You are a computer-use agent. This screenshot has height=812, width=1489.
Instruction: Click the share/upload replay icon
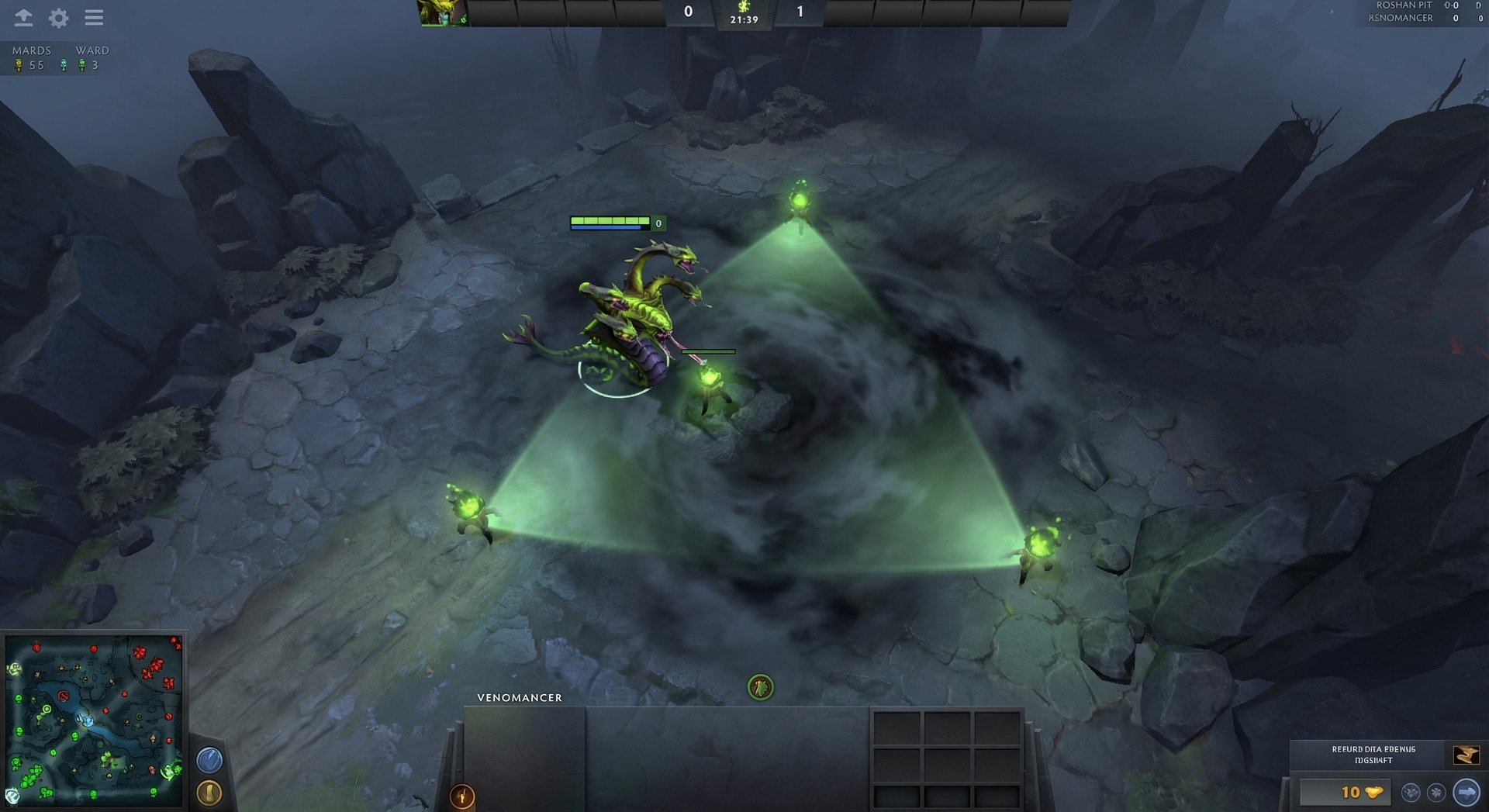(x=23, y=18)
